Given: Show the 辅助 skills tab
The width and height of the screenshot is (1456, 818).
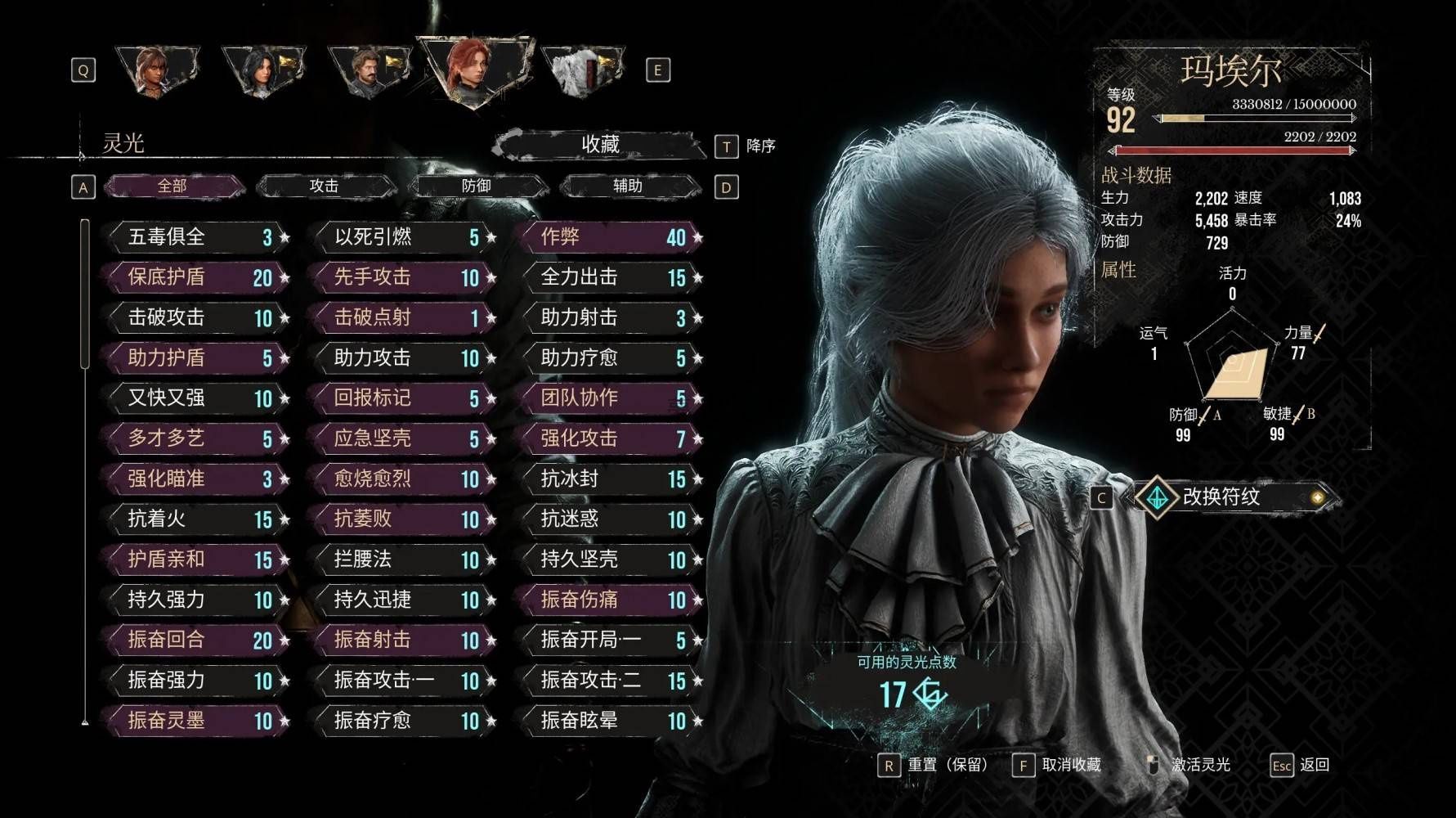Looking at the screenshot, I should (628, 187).
